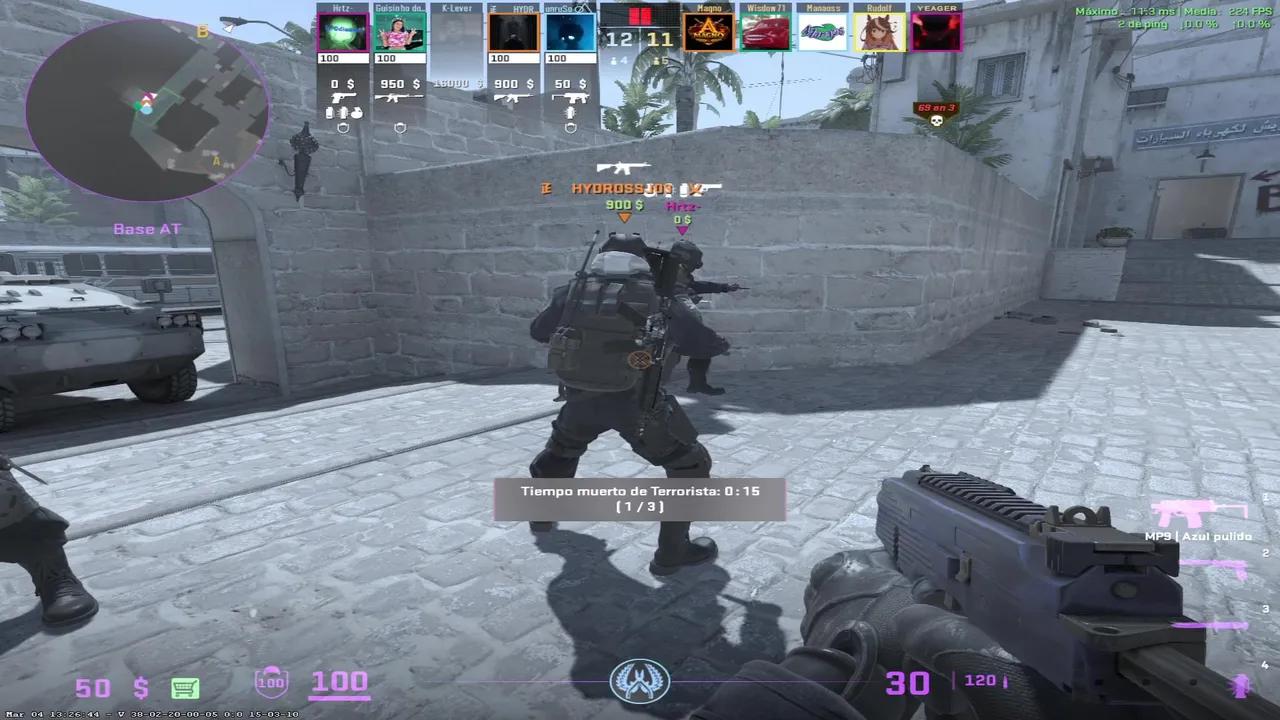
Task: Click the radar minimap circle
Action: click(x=147, y=110)
